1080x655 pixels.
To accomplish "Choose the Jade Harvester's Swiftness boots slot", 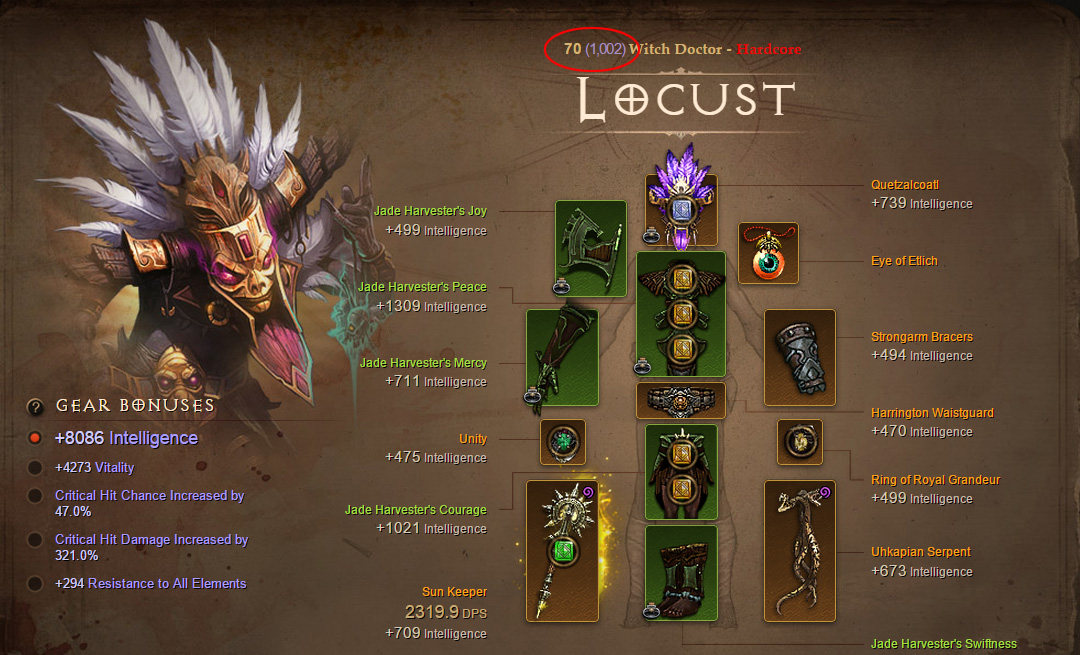I will (x=681, y=575).
